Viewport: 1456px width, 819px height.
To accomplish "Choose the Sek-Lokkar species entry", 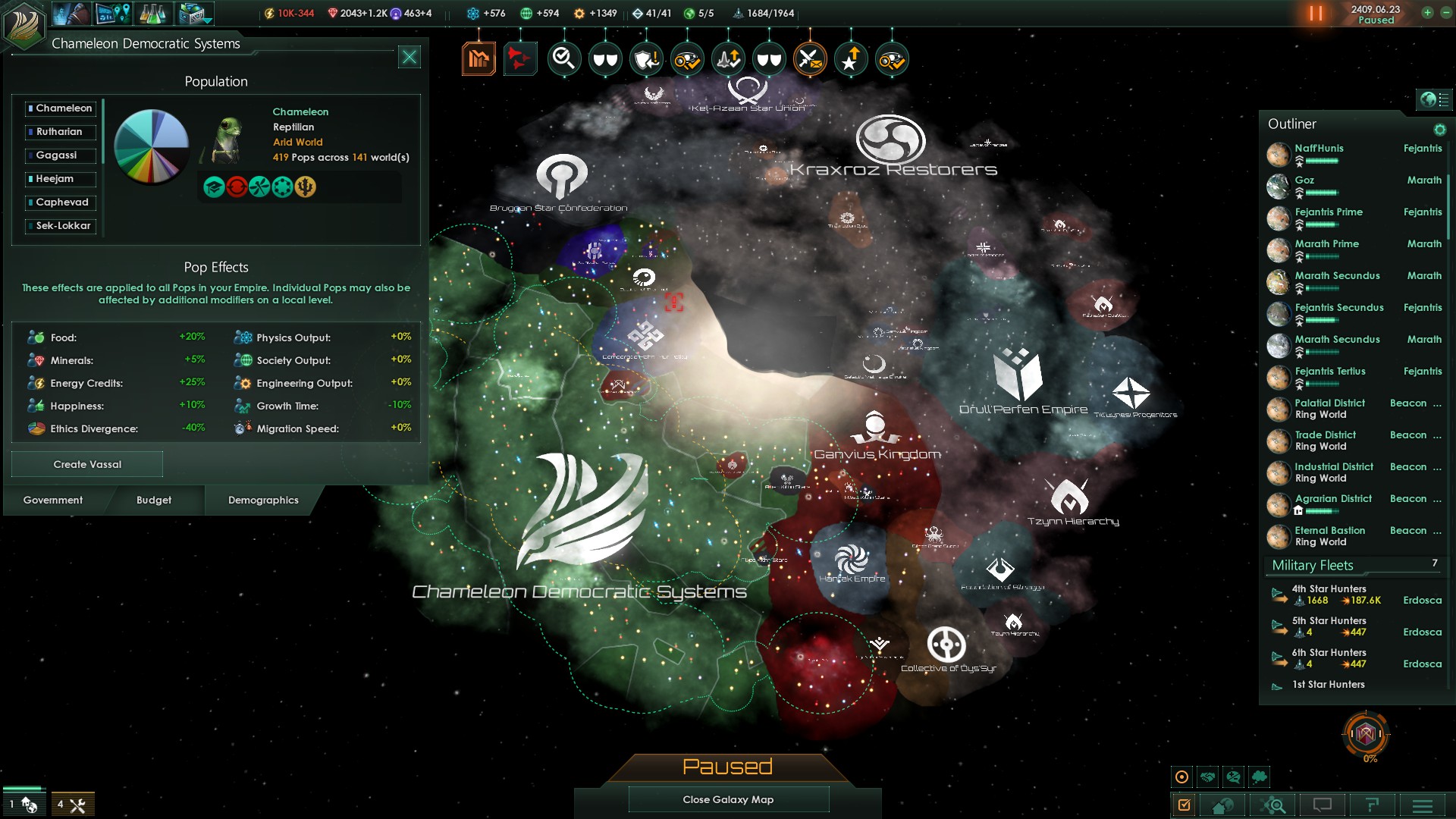I will [60, 226].
